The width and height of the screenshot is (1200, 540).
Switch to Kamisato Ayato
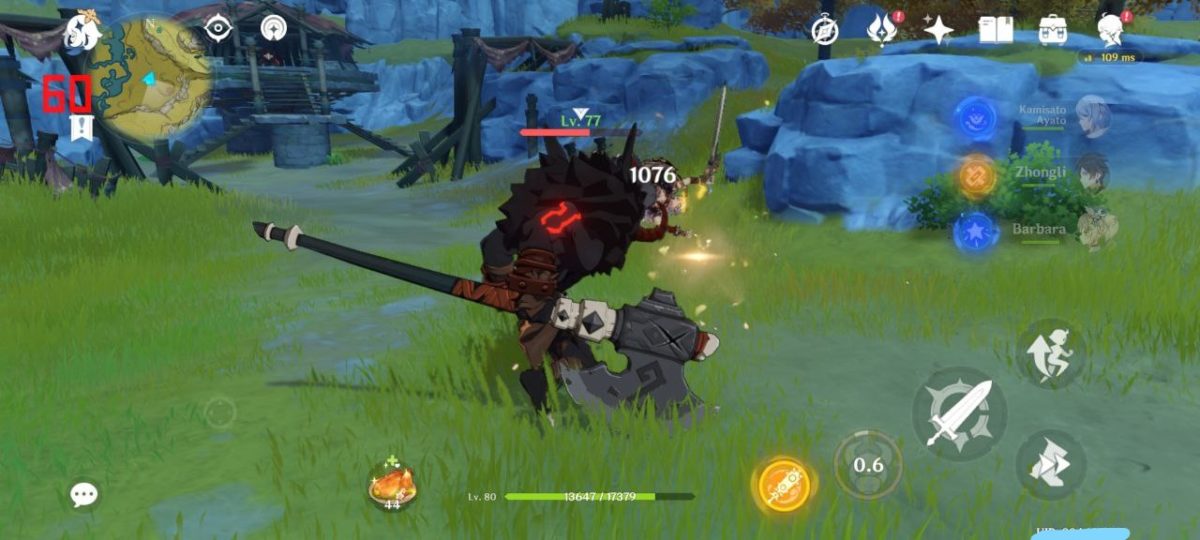pyautogui.click(x=1092, y=116)
